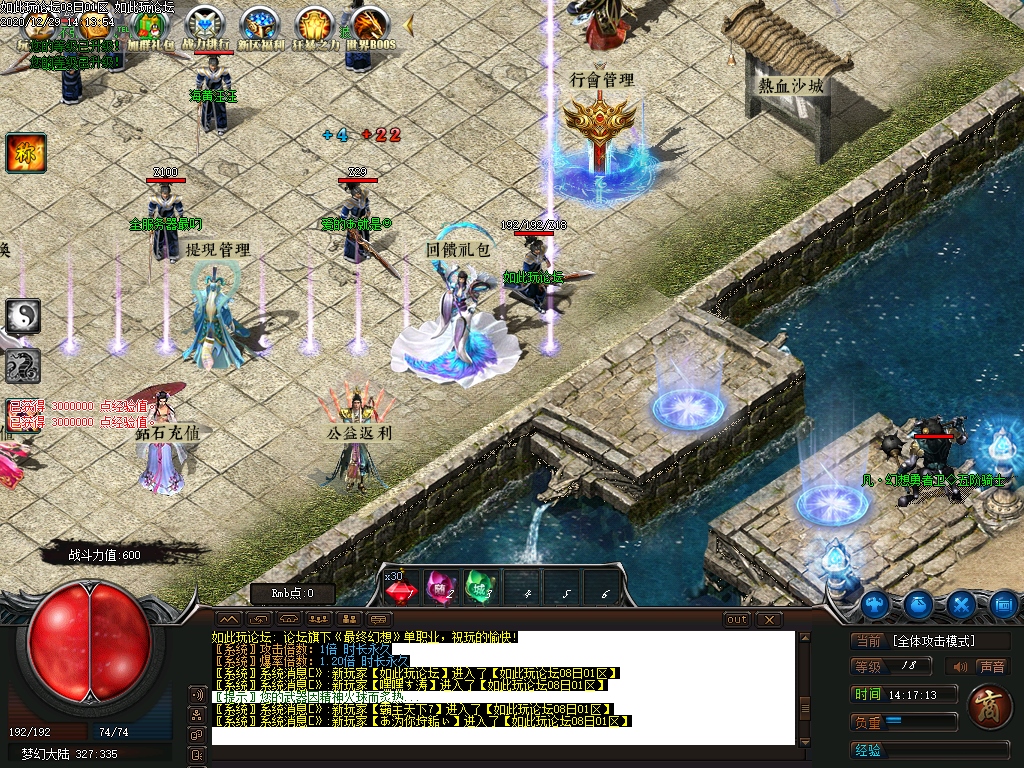Open the crossed swords skills button
The width and height of the screenshot is (1024, 768).
(962, 604)
